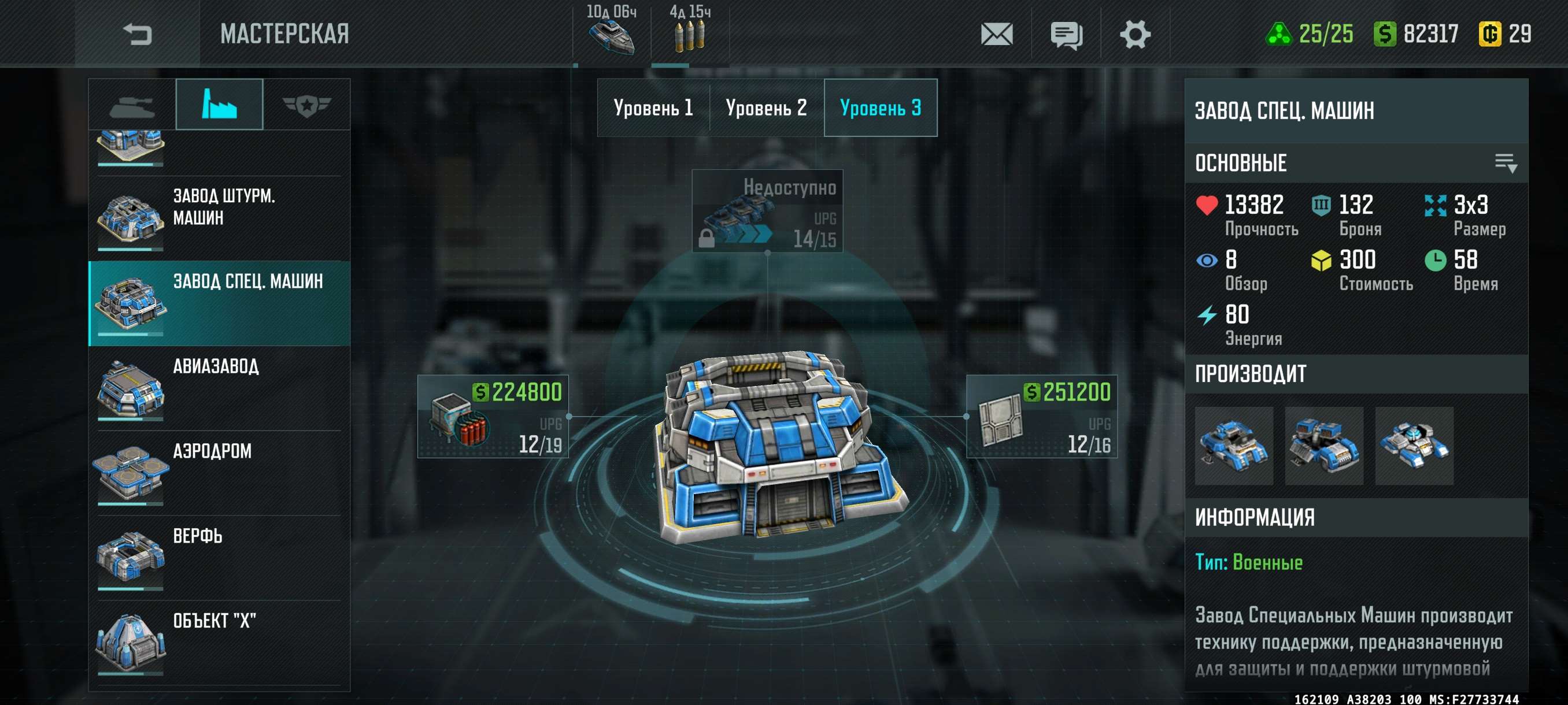Choose the Уровень 3 tab

[x=880, y=107]
